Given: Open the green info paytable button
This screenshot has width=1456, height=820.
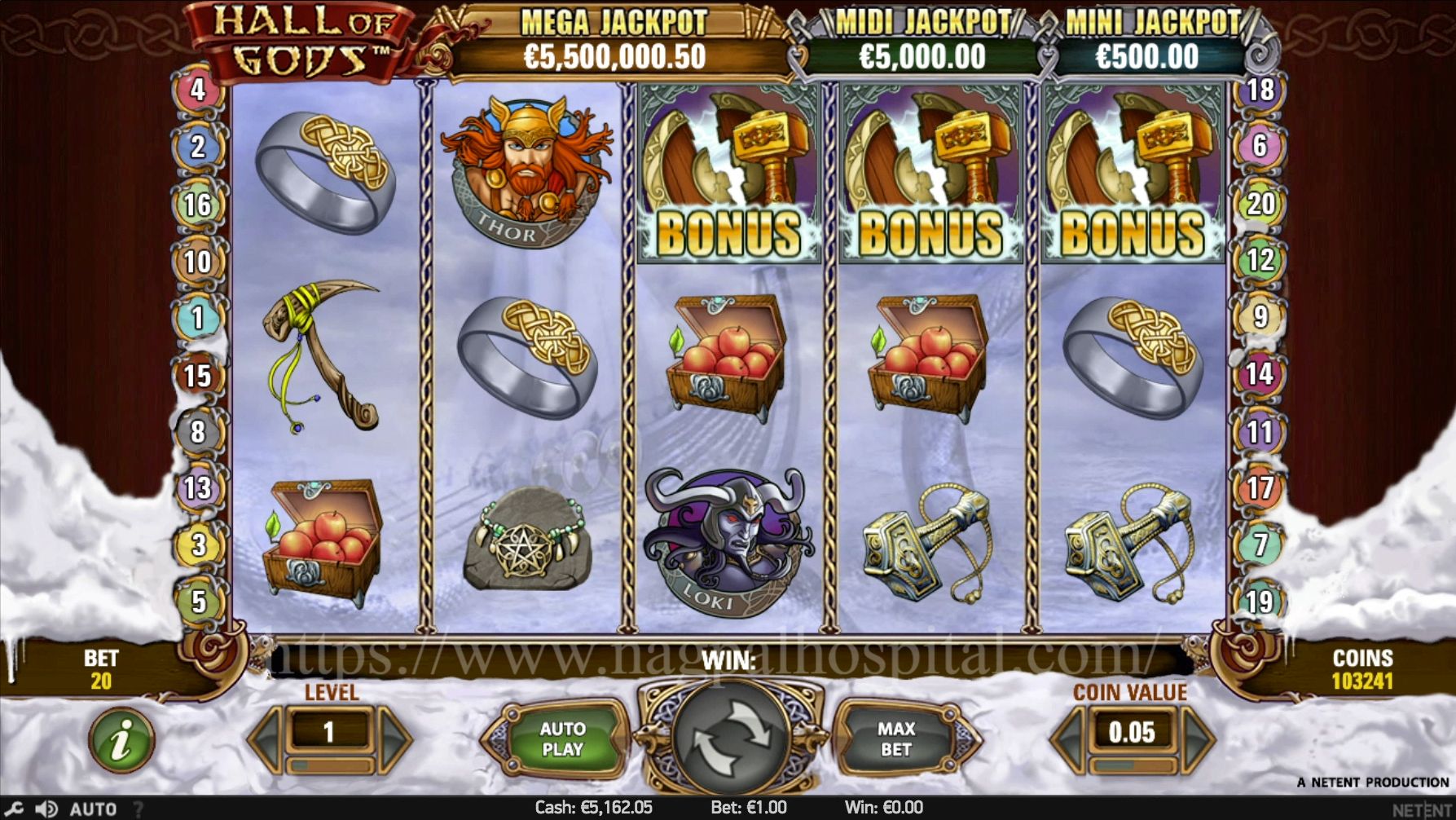Looking at the screenshot, I should (x=121, y=740).
